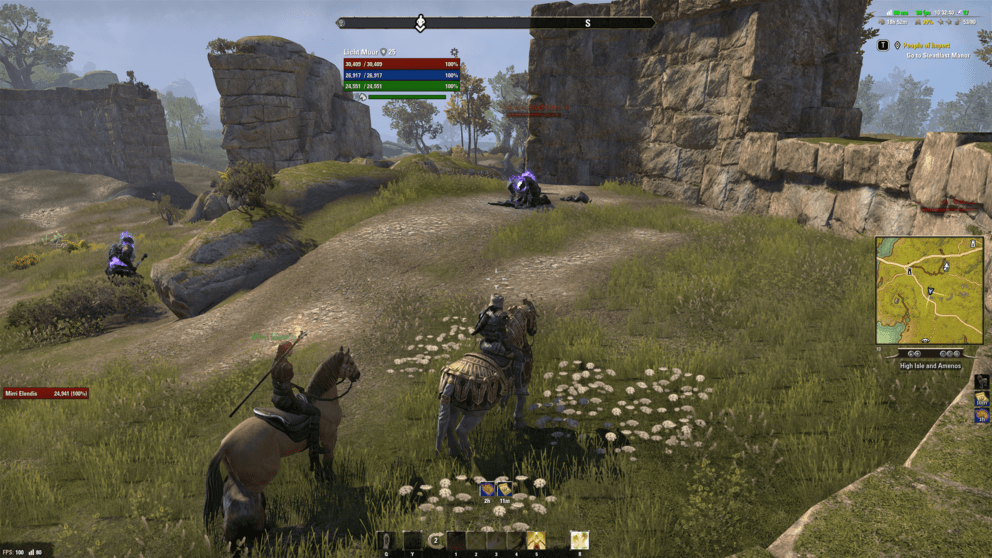The height and width of the screenshot is (558, 992).
Task: Click the quest marker on the compass bar
Action: [421, 22]
